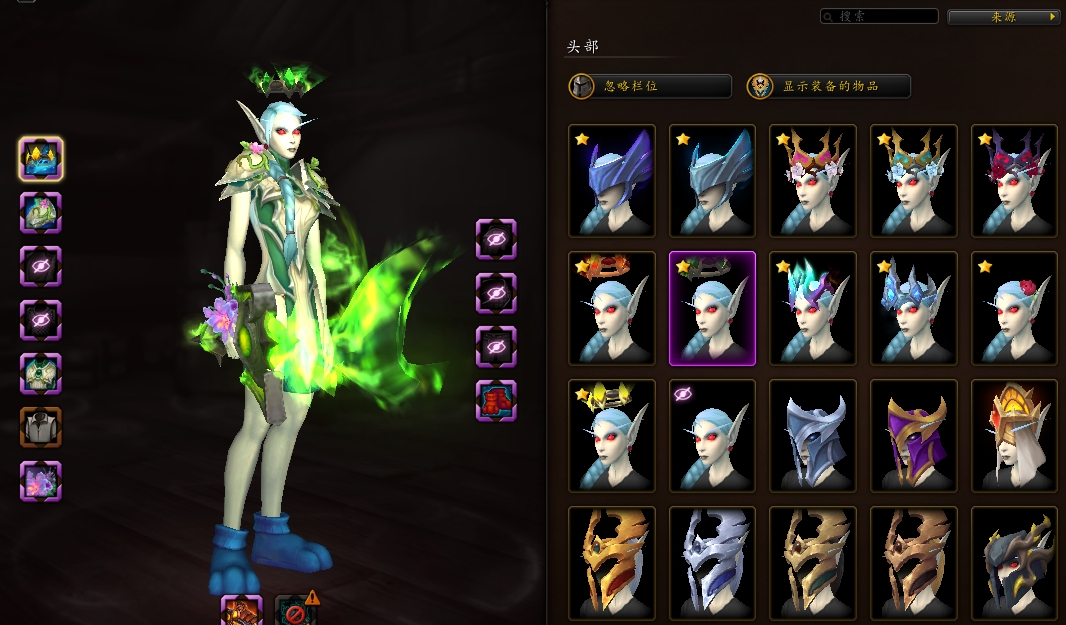Pick the dark red rose crown appearance

(x=1014, y=181)
